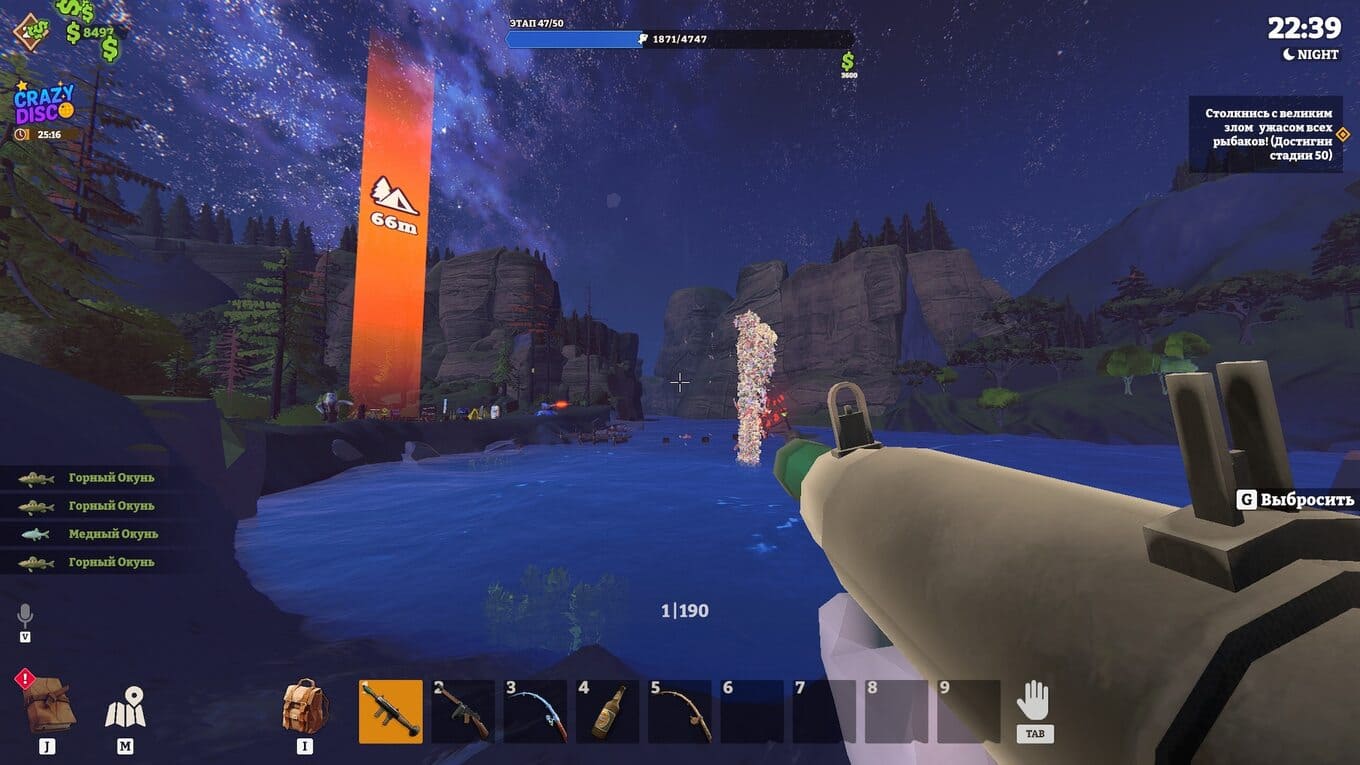Open the backpack inventory icon
Screen dimensions: 1360x765
tap(305, 707)
